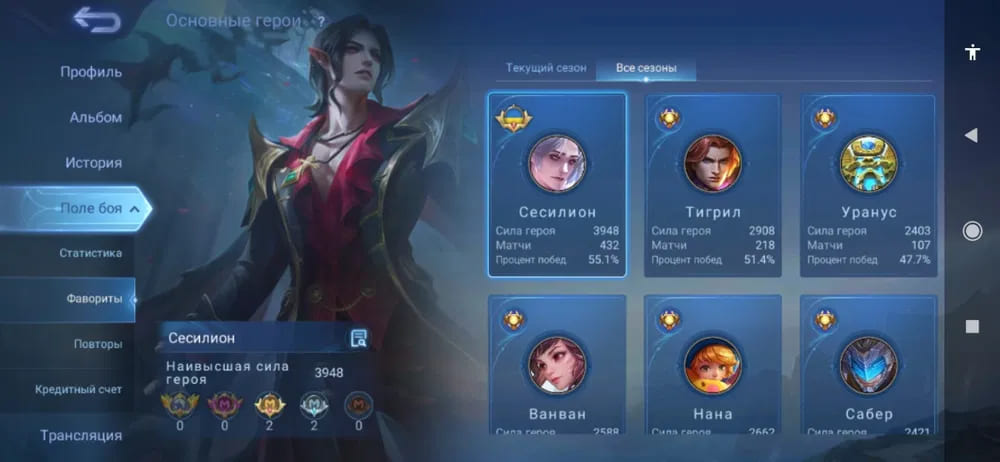Choose the Уранус hero card

point(868,185)
